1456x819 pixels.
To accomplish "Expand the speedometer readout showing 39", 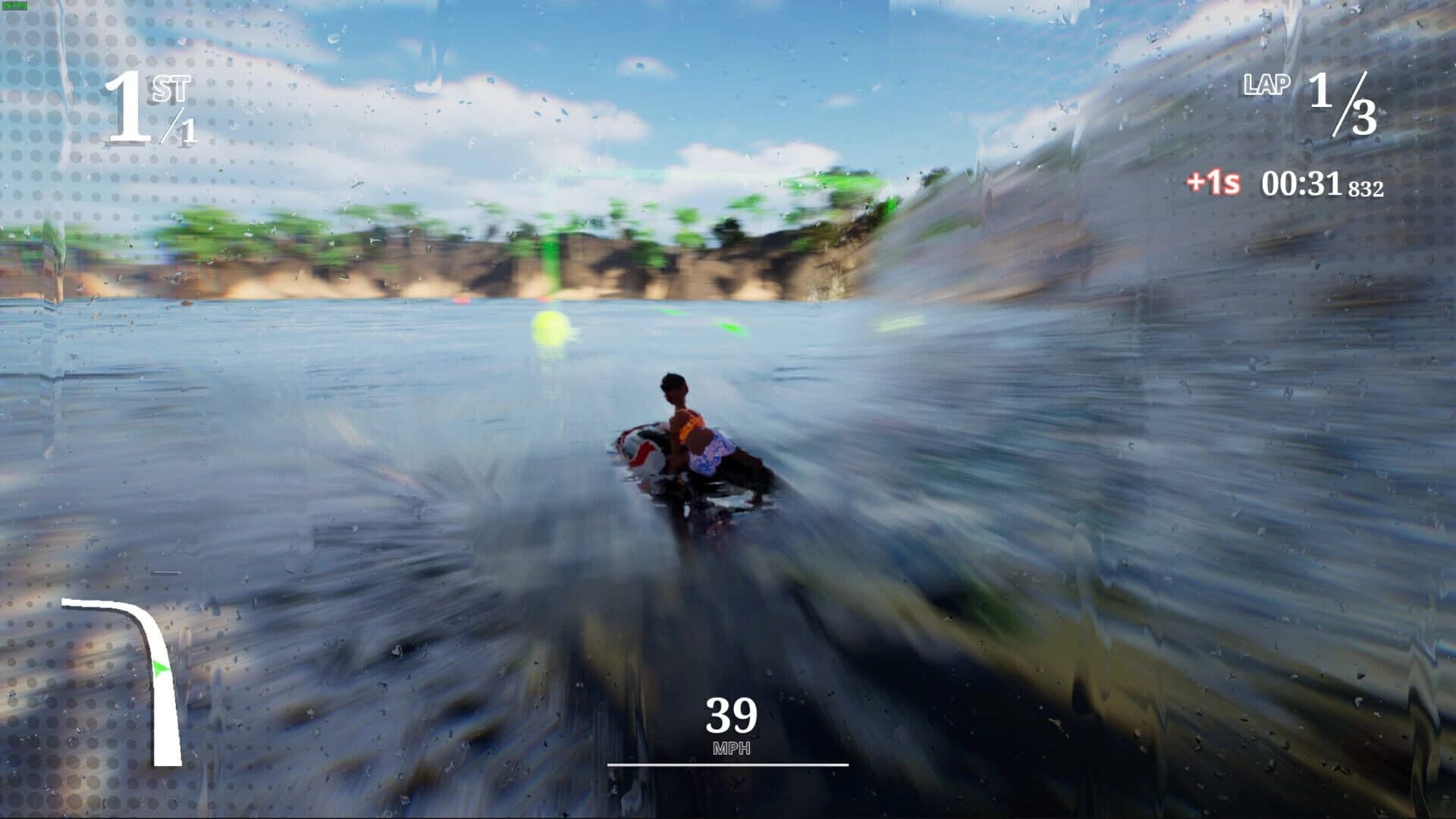I will click(730, 714).
